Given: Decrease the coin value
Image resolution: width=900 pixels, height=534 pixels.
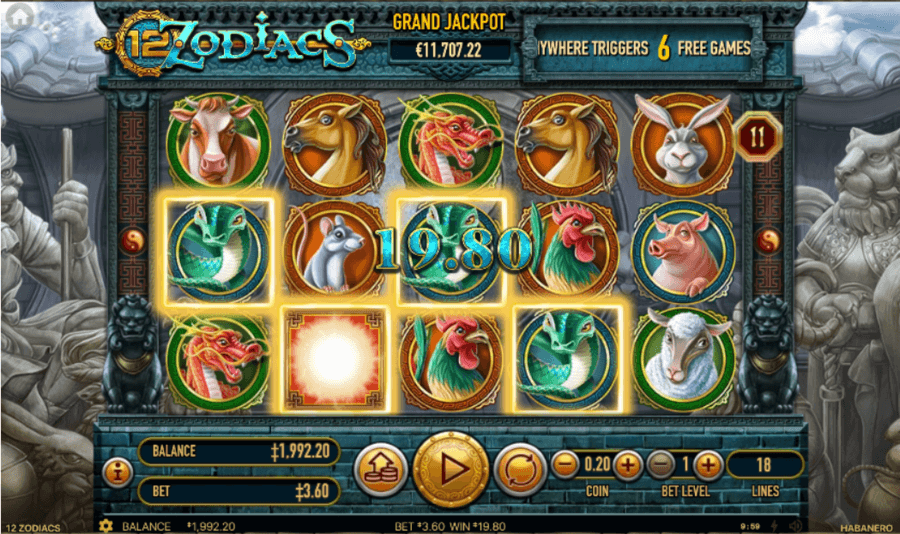Looking at the screenshot, I should pos(565,464).
